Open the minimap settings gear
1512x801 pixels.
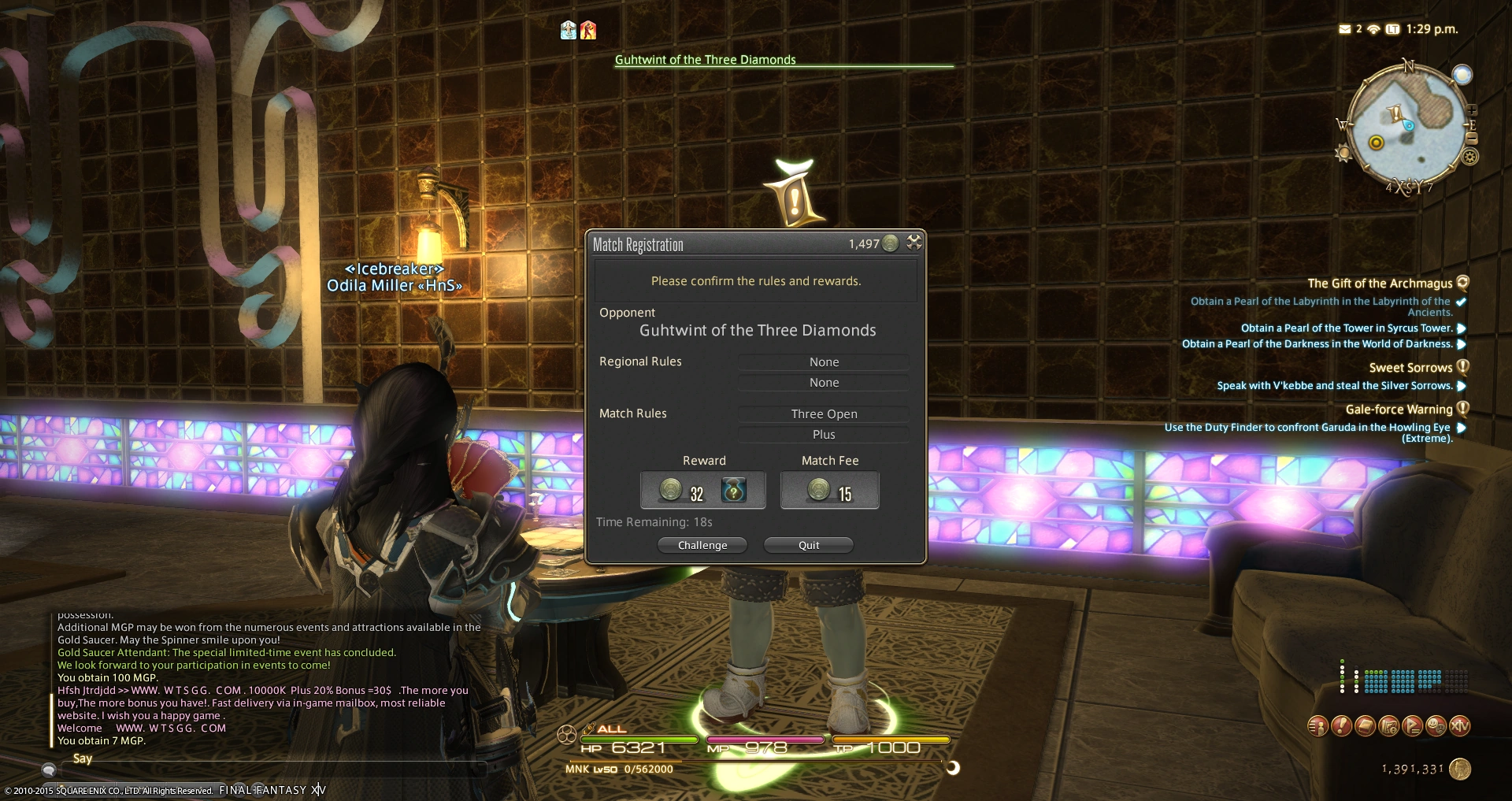click(1469, 156)
